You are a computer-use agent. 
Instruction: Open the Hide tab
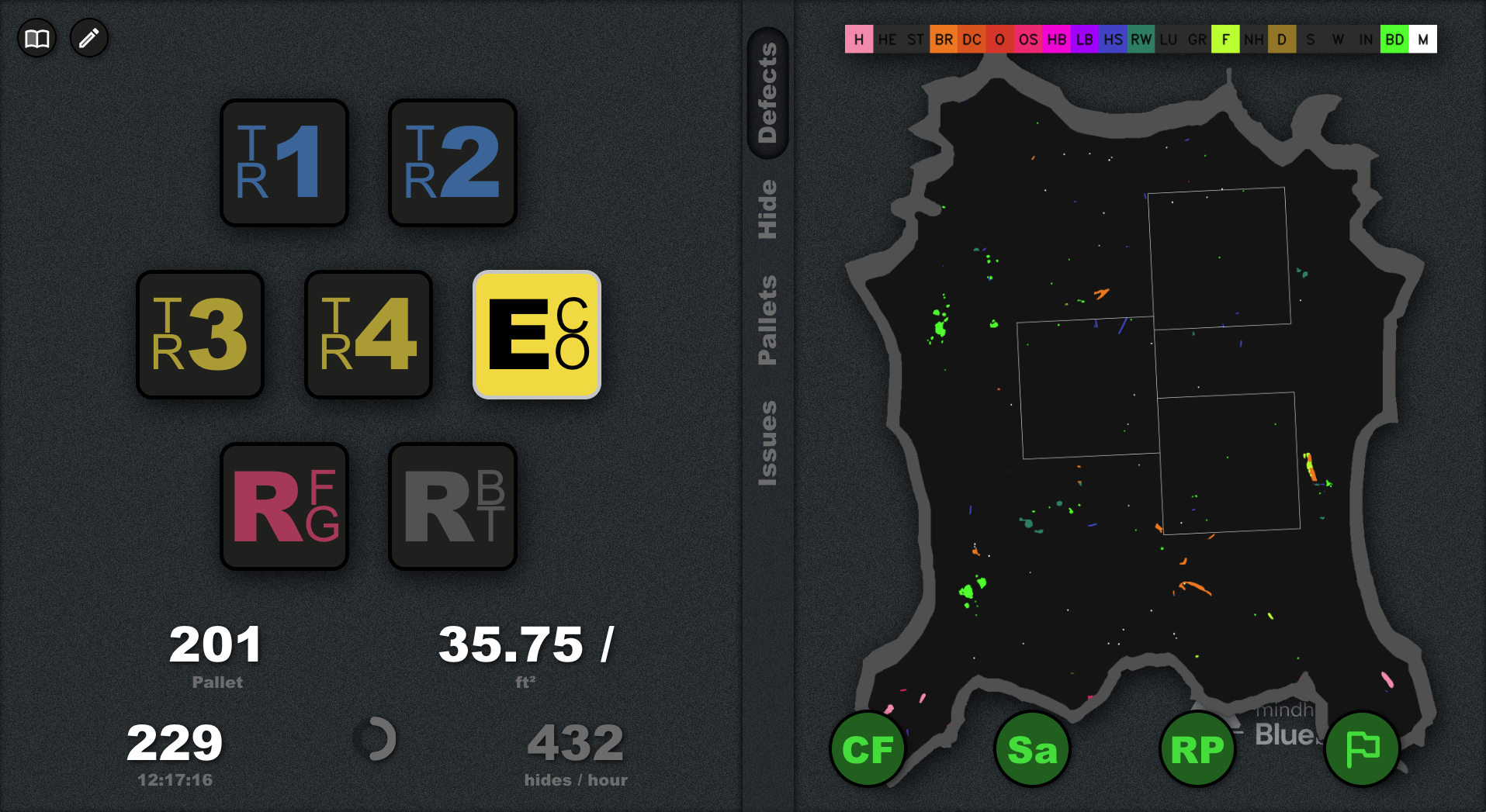767,209
